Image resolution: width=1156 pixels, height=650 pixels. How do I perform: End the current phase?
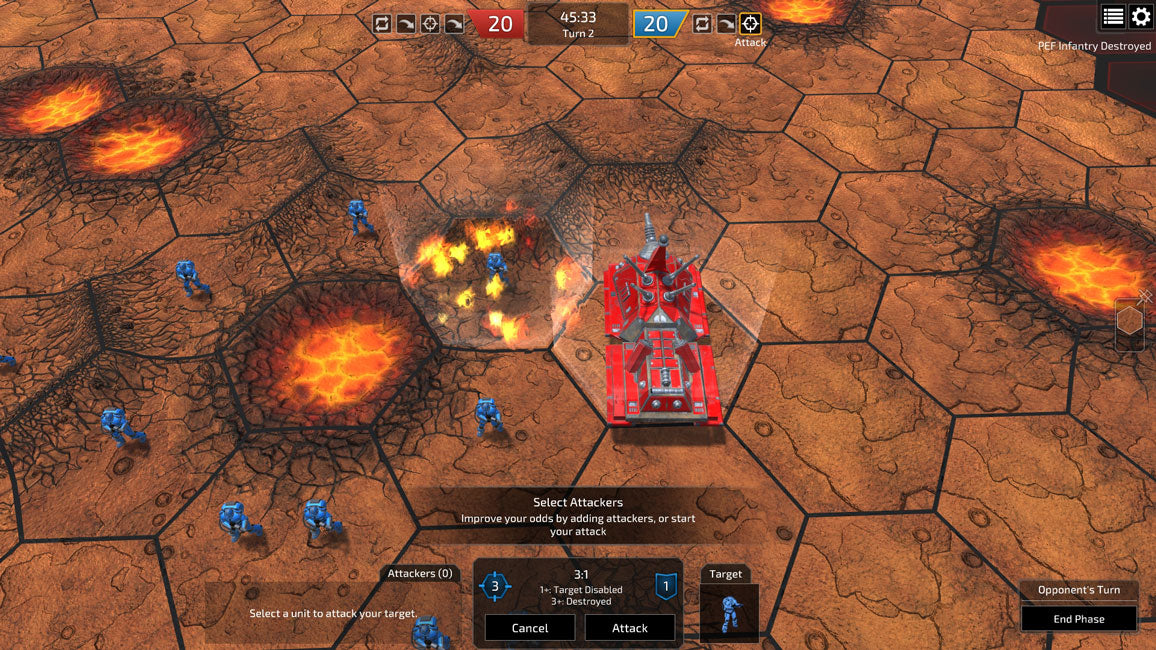pyautogui.click(x=1078, y=619)
